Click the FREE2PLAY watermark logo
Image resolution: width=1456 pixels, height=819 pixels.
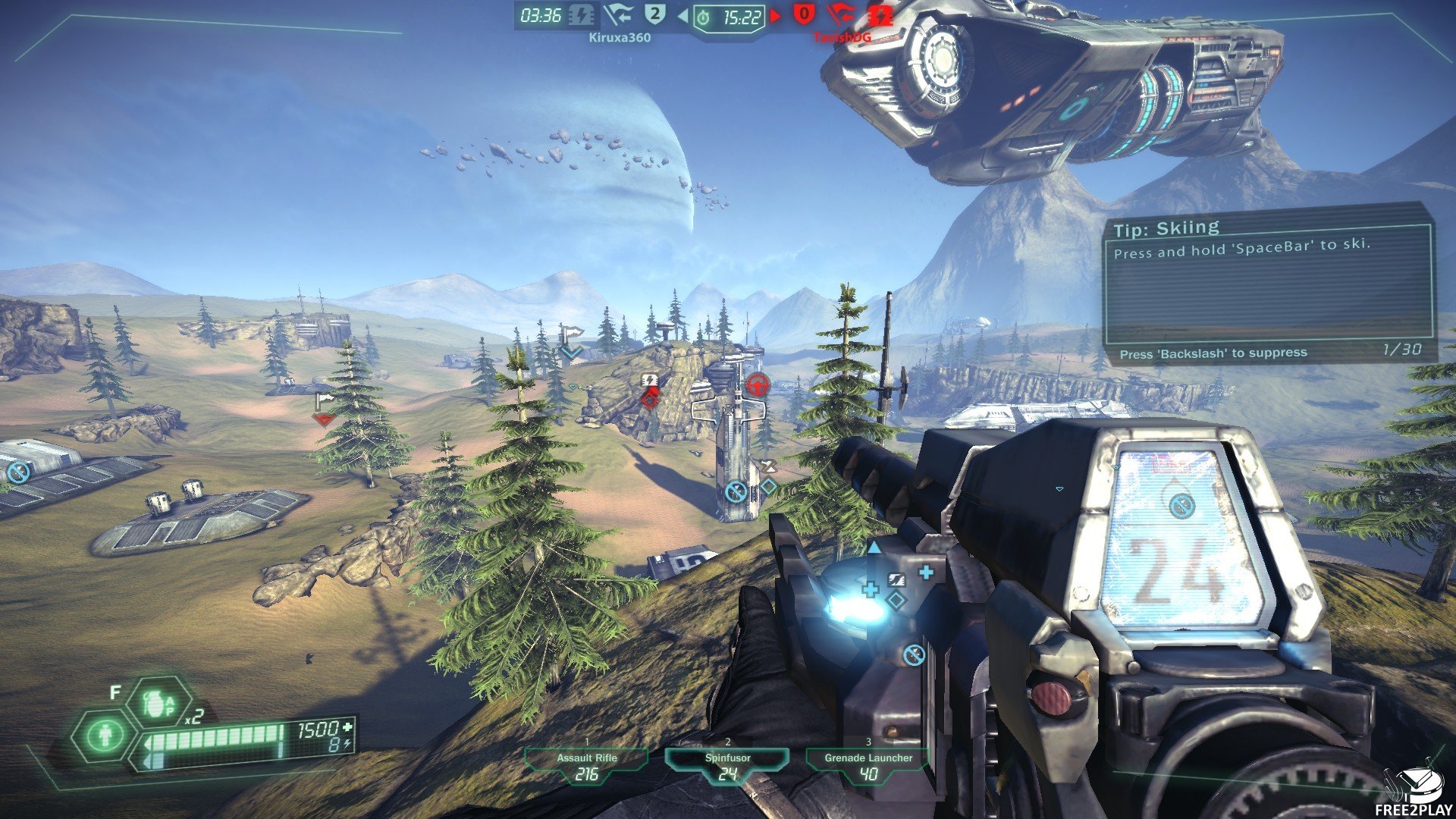[x=1413, y=792]
